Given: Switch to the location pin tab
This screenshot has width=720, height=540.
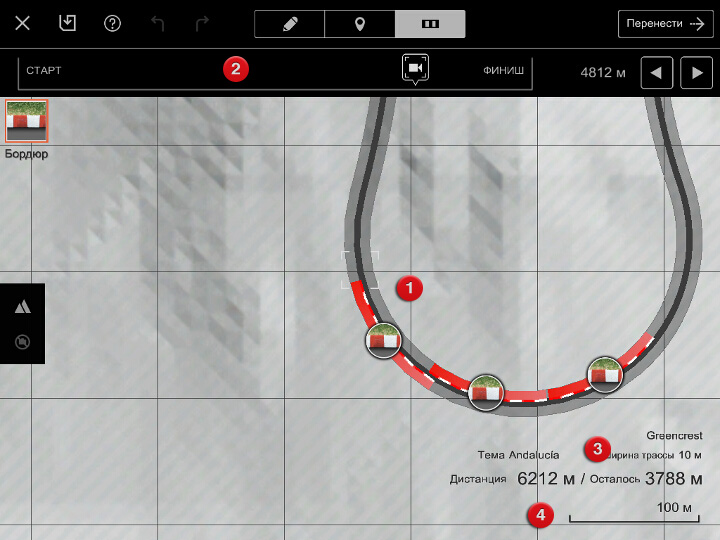Looking at the screenshot, I should click(360, 24).
